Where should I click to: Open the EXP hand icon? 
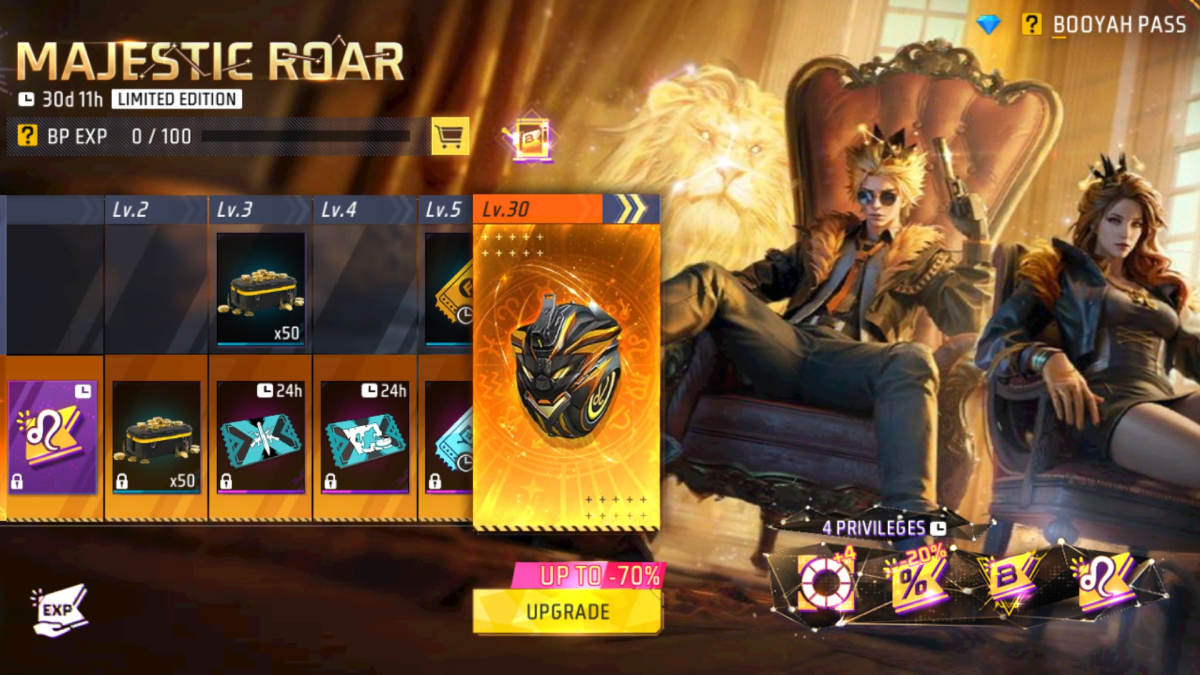point(62,610)
